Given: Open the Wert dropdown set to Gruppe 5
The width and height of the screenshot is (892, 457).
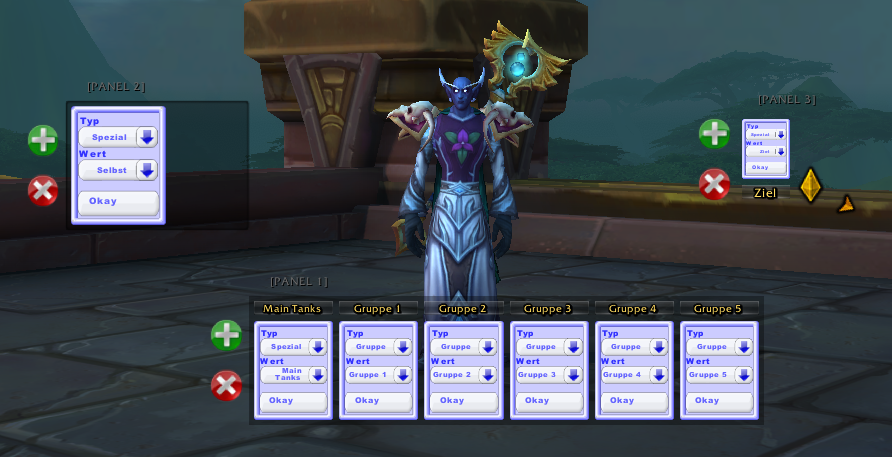Looking at the screenshot, I should pyautogui.click(x=743, y=375).
